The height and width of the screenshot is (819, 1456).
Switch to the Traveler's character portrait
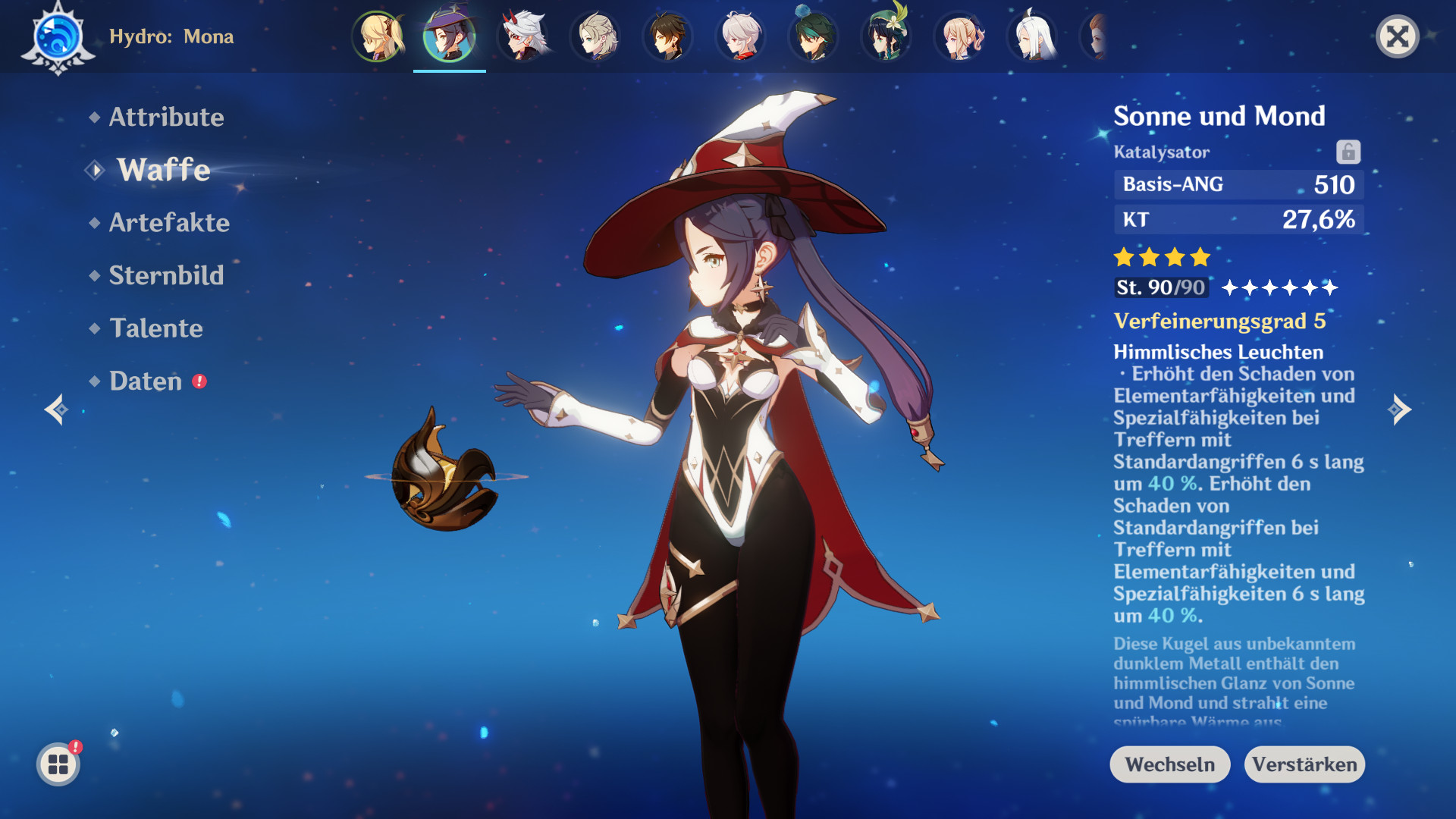point(377,36)
